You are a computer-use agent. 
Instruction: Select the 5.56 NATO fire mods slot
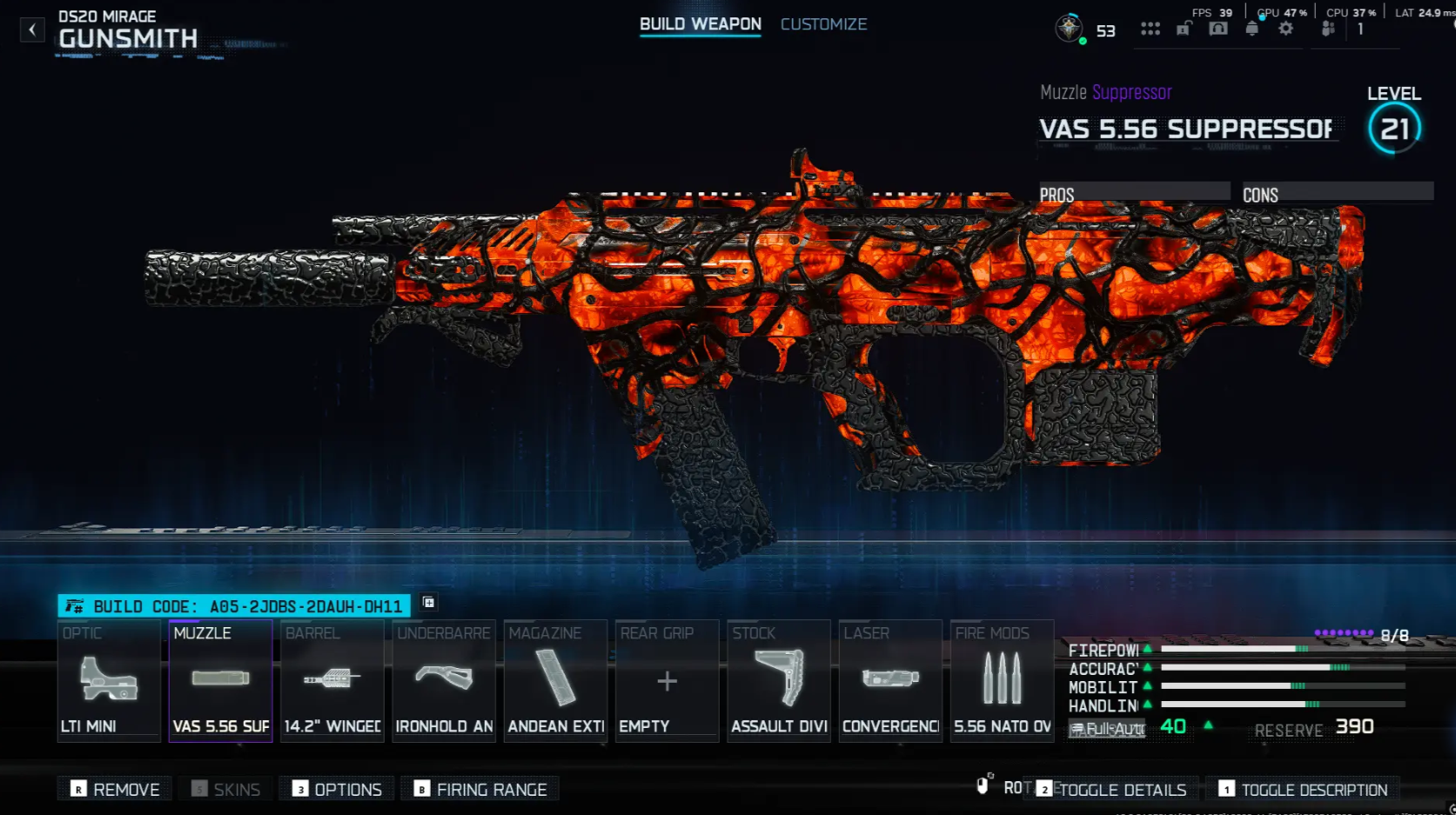point(1001,683)
